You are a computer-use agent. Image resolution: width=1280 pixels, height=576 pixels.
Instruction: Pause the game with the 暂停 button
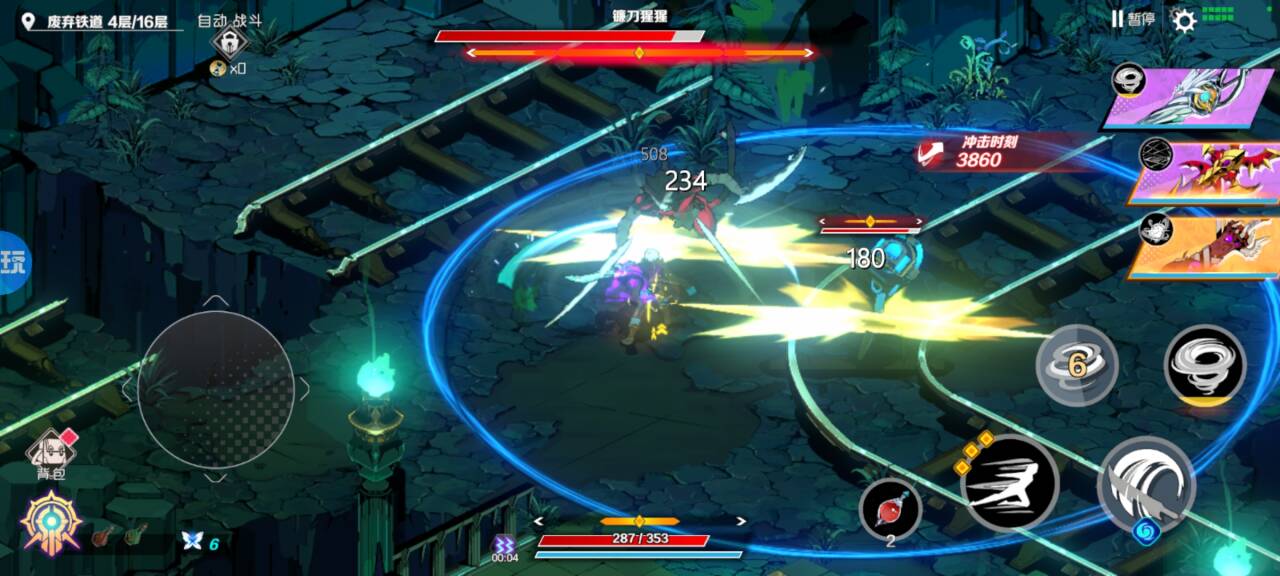click(1132, 19)
